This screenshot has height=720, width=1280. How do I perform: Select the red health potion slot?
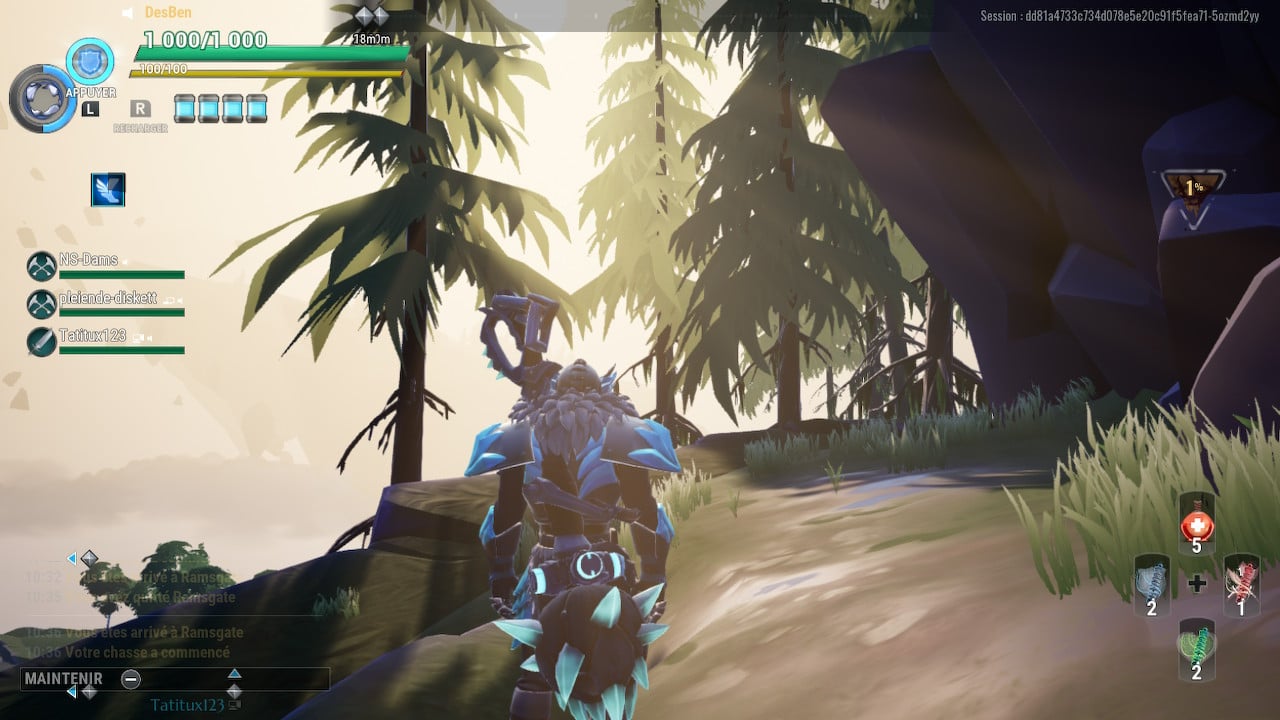pyautogui.click(x=1196, y=523)
